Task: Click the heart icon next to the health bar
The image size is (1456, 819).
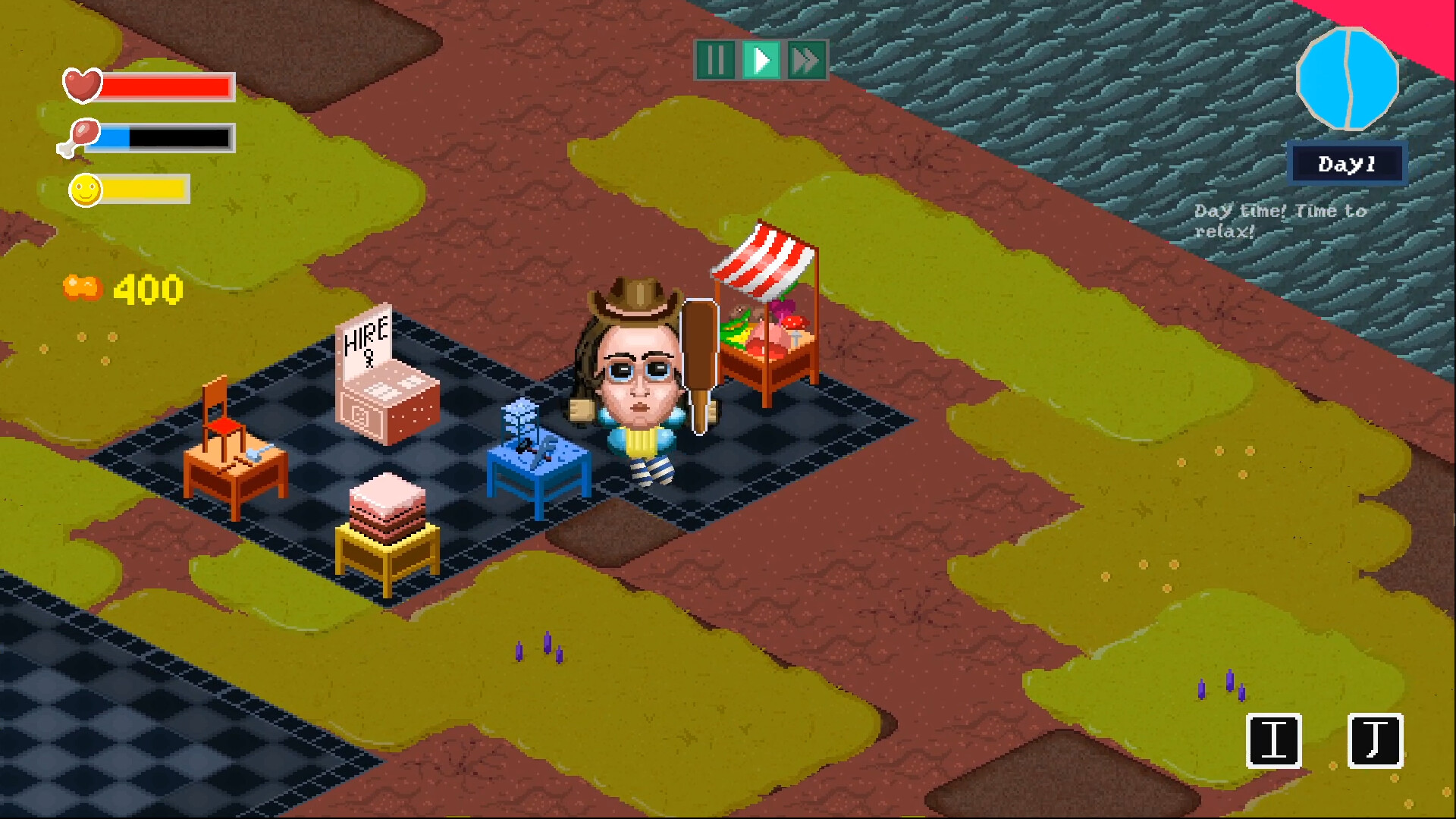Action: (83, 85)
